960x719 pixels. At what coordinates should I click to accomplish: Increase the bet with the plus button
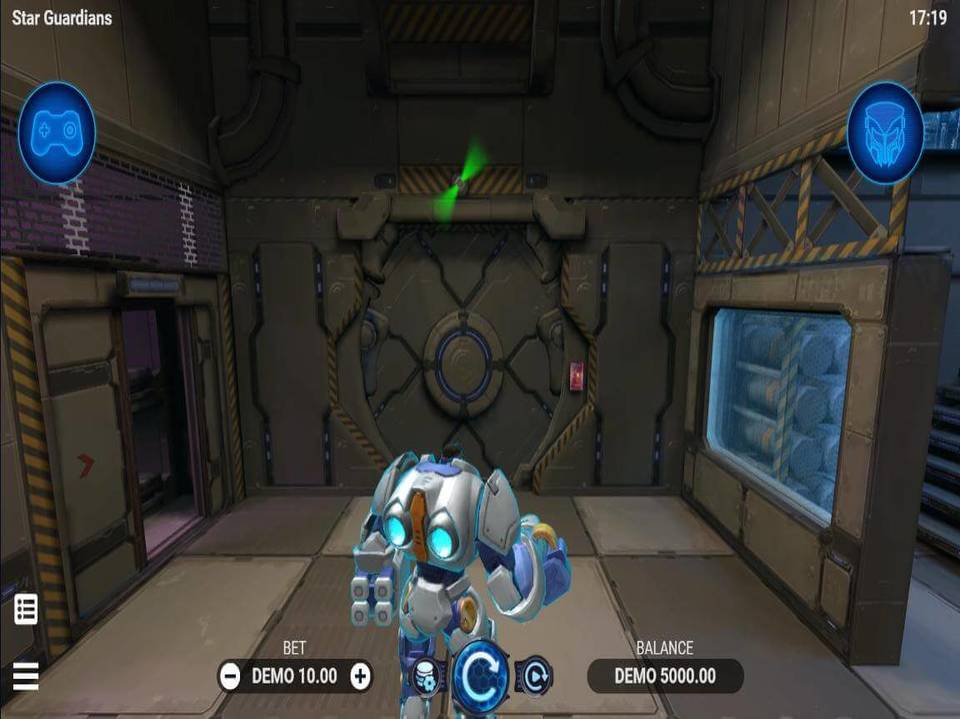pos(361,677)
